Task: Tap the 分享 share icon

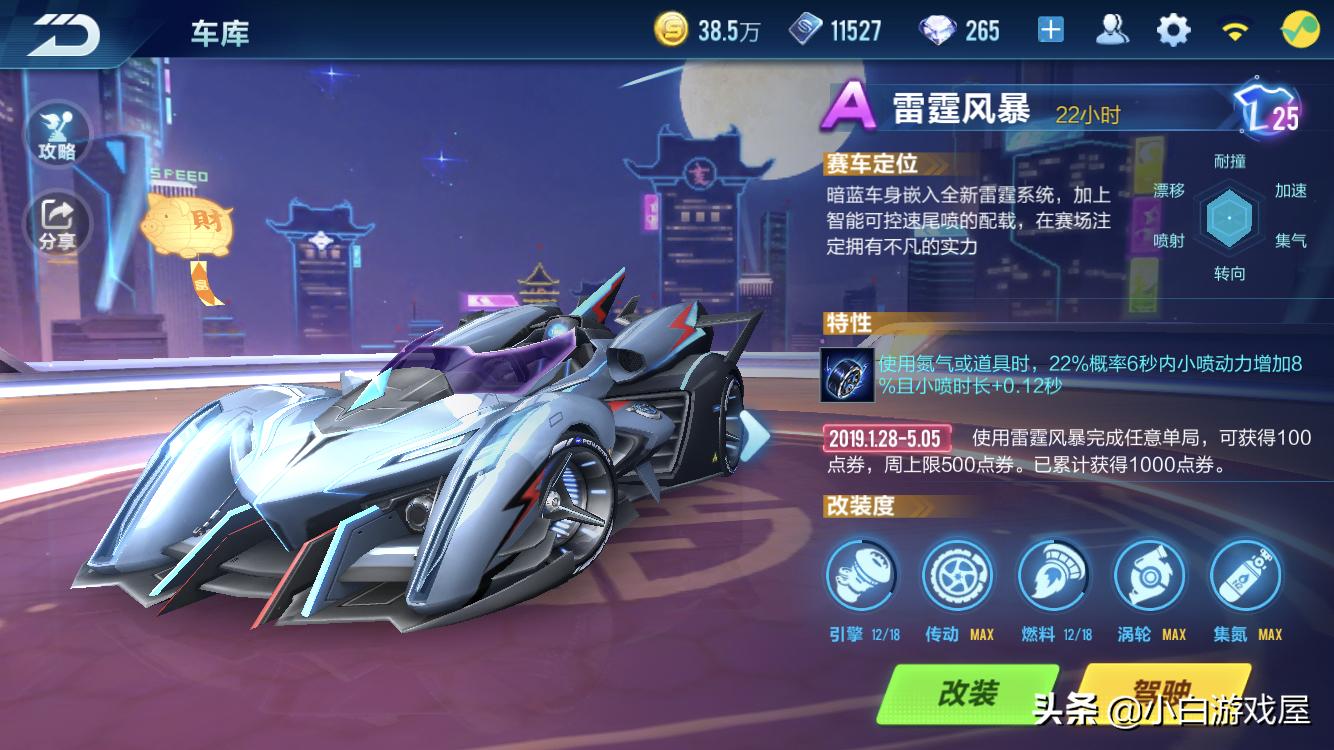Action: pyautogui.click(x=59, y=217)
